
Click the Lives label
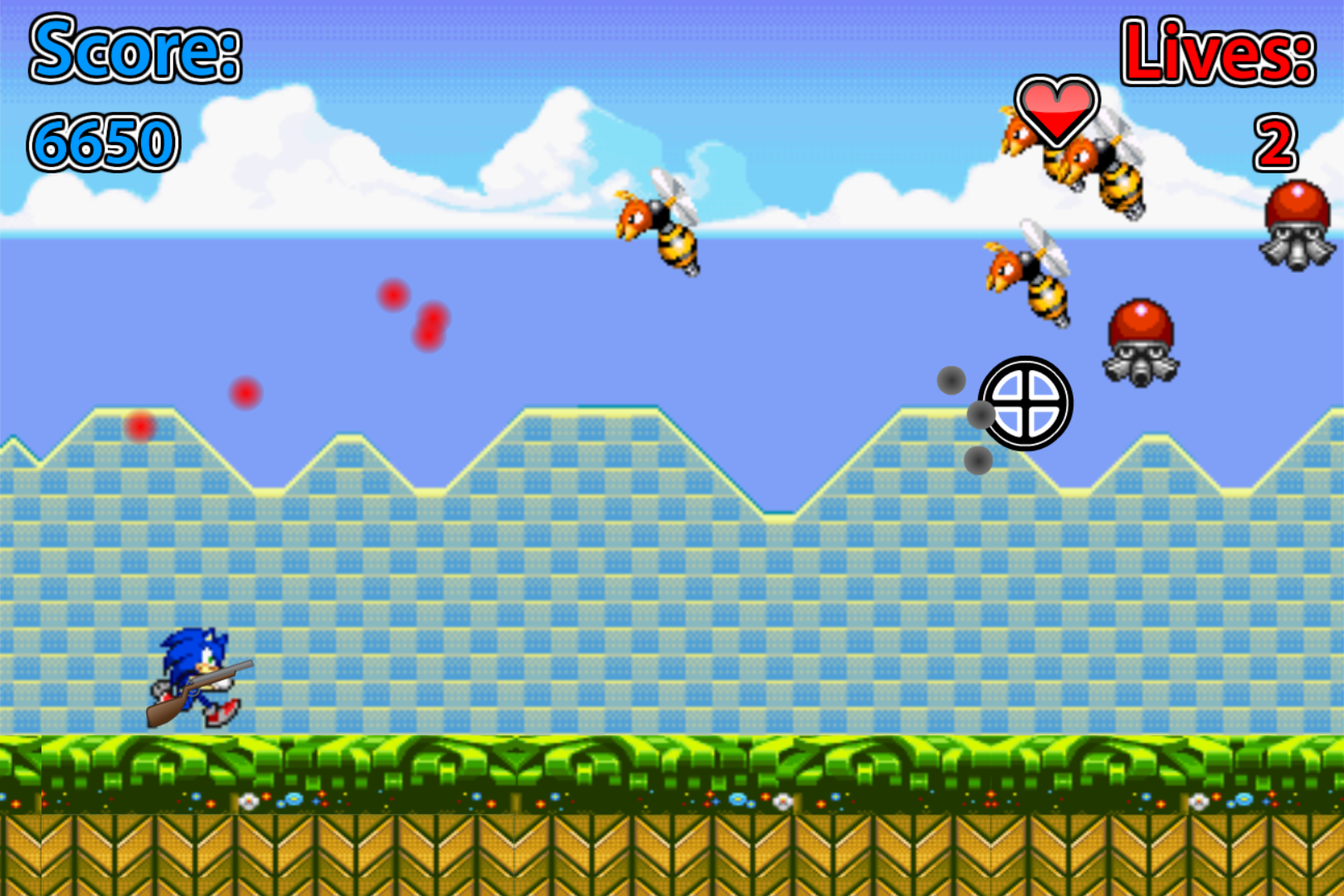pos(1220,51)
